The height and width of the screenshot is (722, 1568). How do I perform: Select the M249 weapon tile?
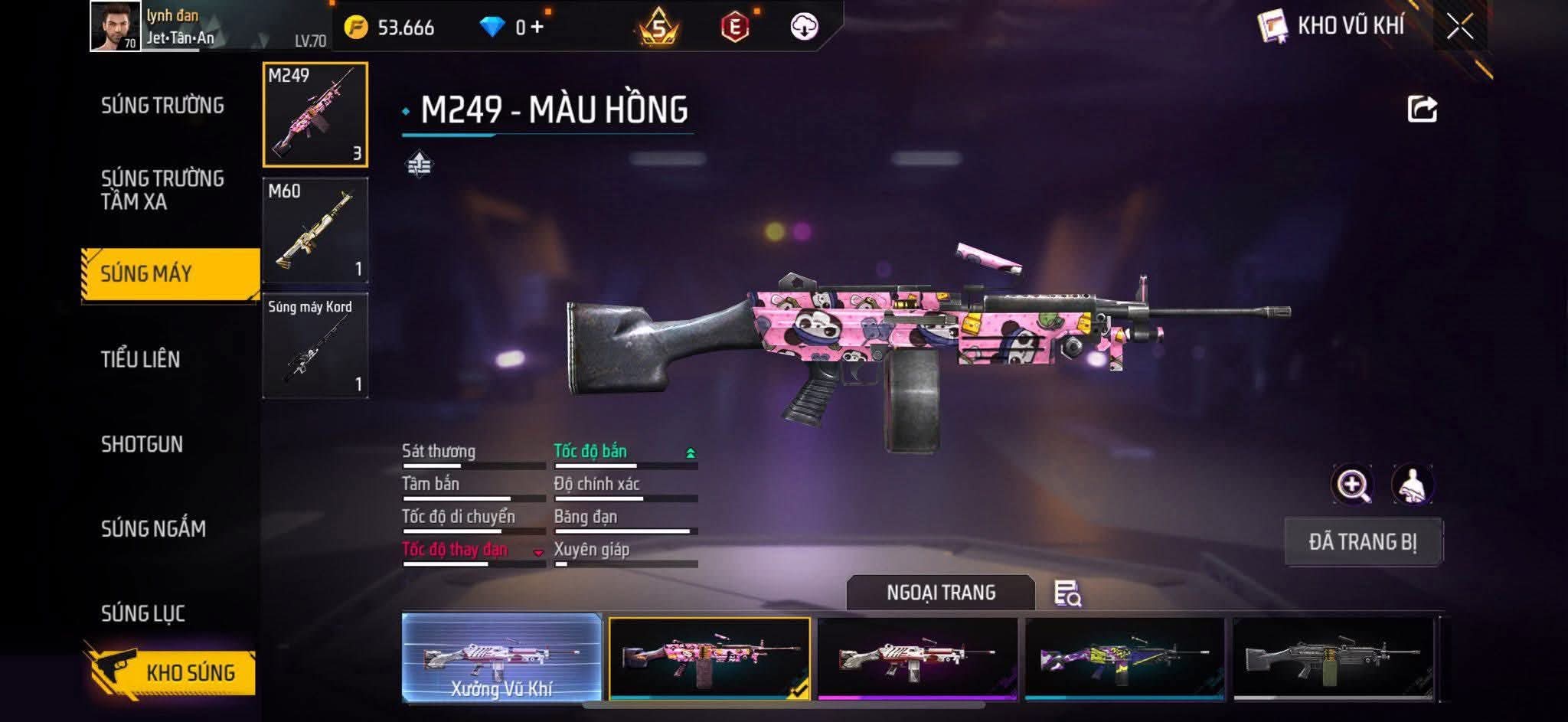(x=315, y=115)
